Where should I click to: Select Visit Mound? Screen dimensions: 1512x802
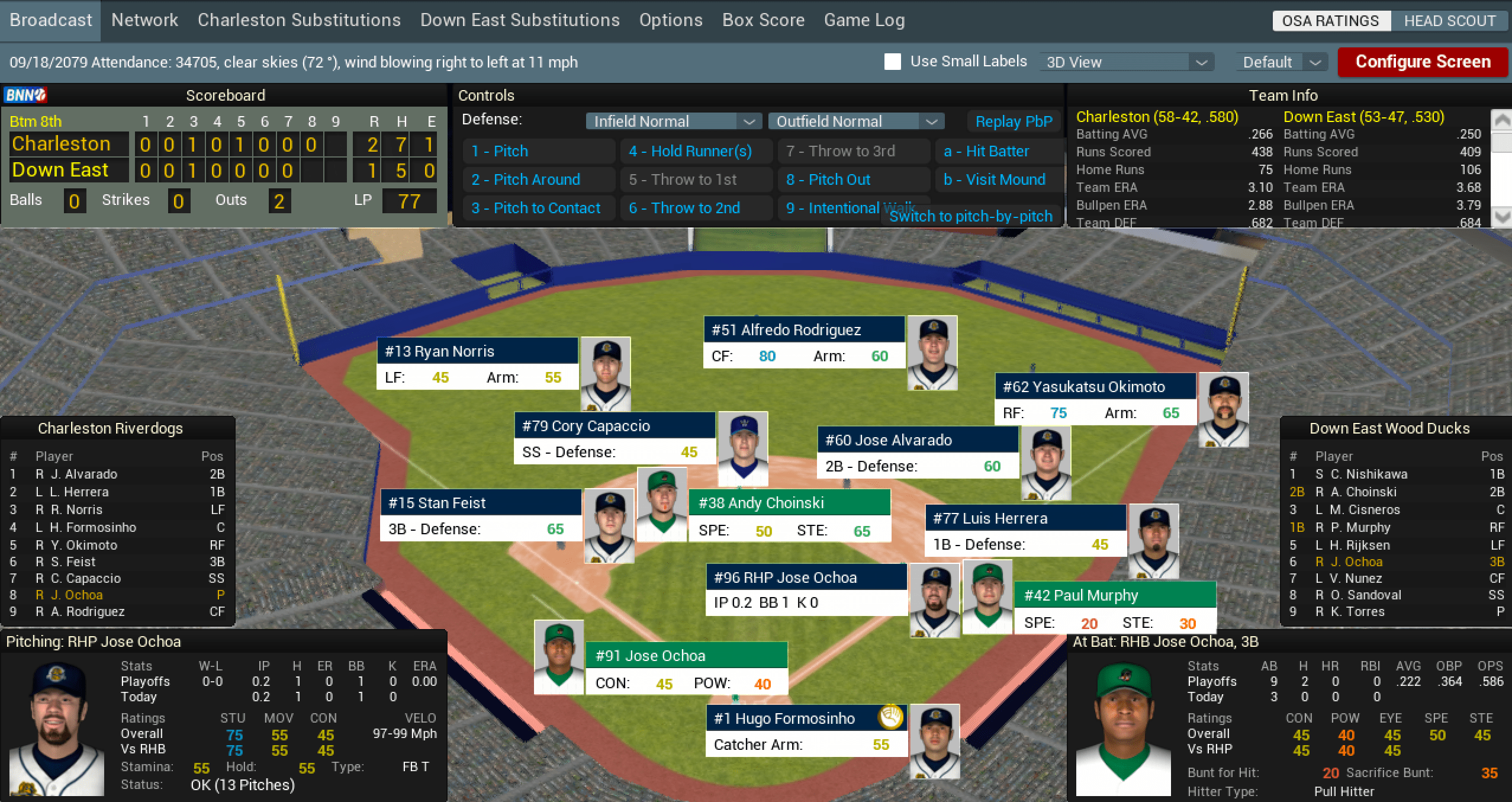[x=995, y=179]
